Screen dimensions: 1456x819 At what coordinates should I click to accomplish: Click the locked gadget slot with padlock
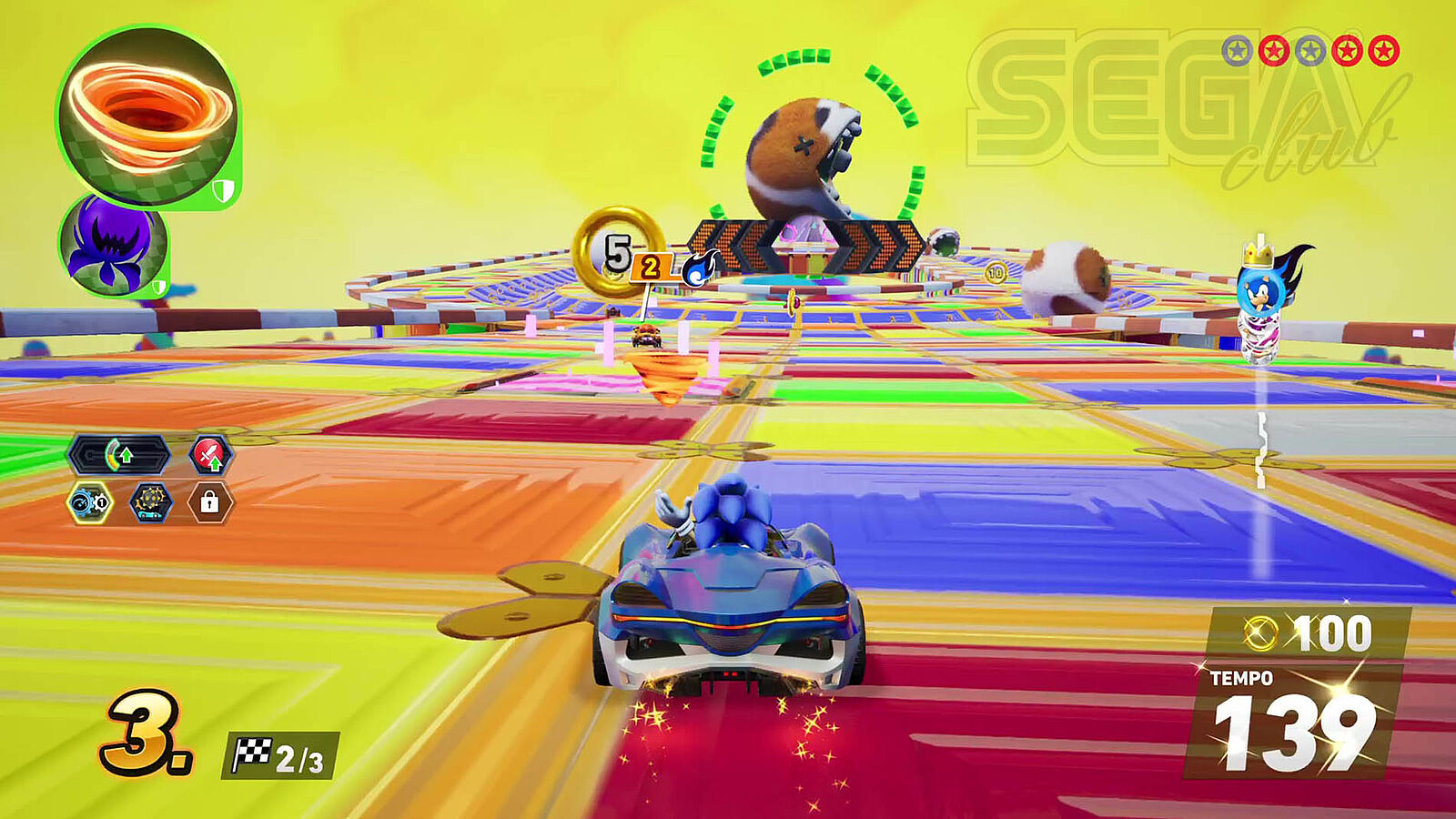[x=209, y=502]
